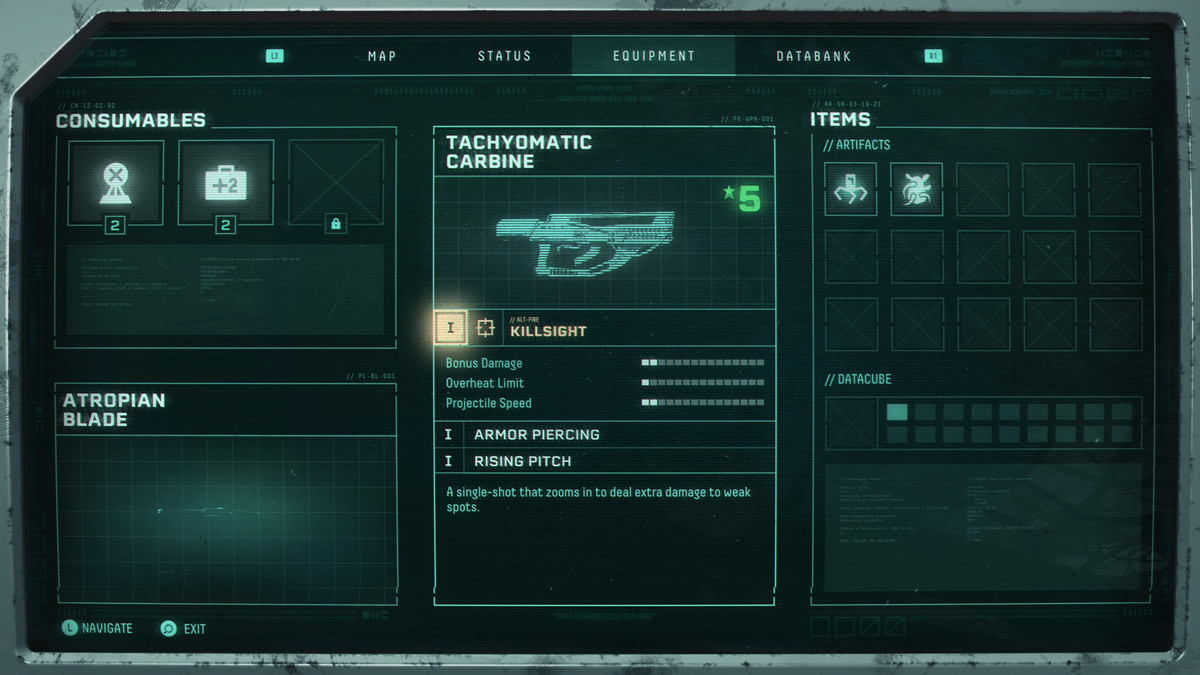Select the Equipment tab
This screenshot has width=1200, height=675.
click(x=653, y=56)
